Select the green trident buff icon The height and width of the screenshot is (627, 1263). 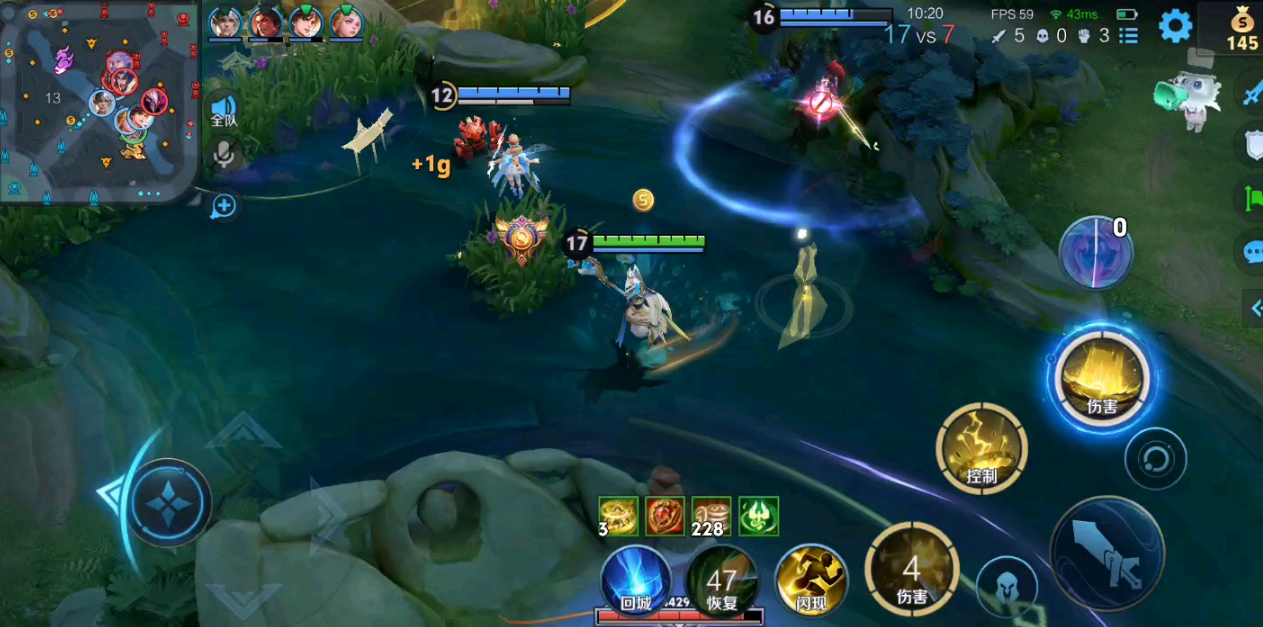(x=758, y=516)
